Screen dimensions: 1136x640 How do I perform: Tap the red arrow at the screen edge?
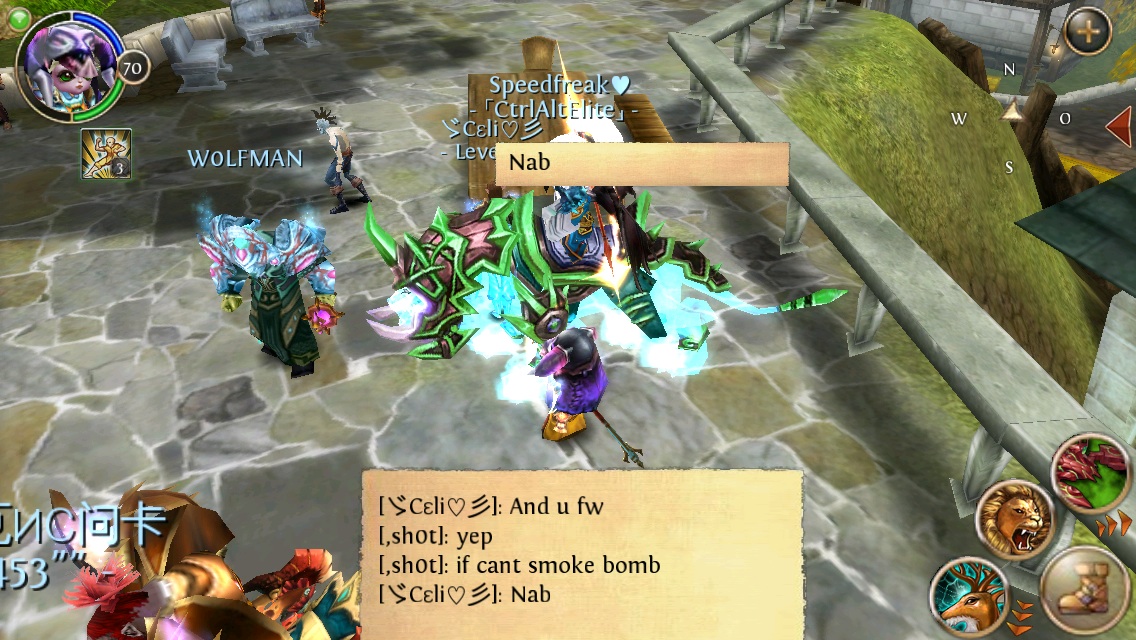click(1119, 127)
